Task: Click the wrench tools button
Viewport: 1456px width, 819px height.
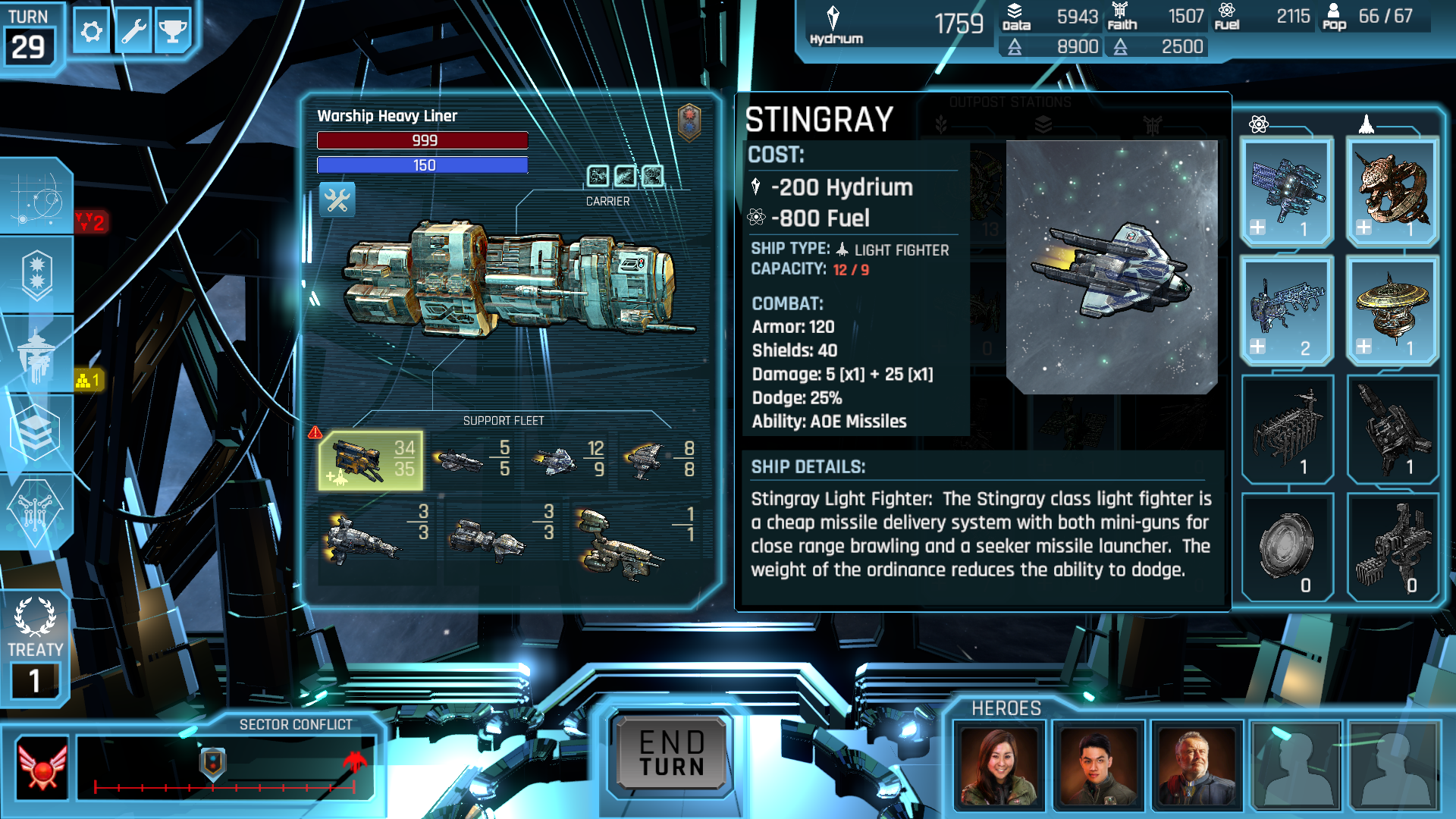Action: click(133, 32)
